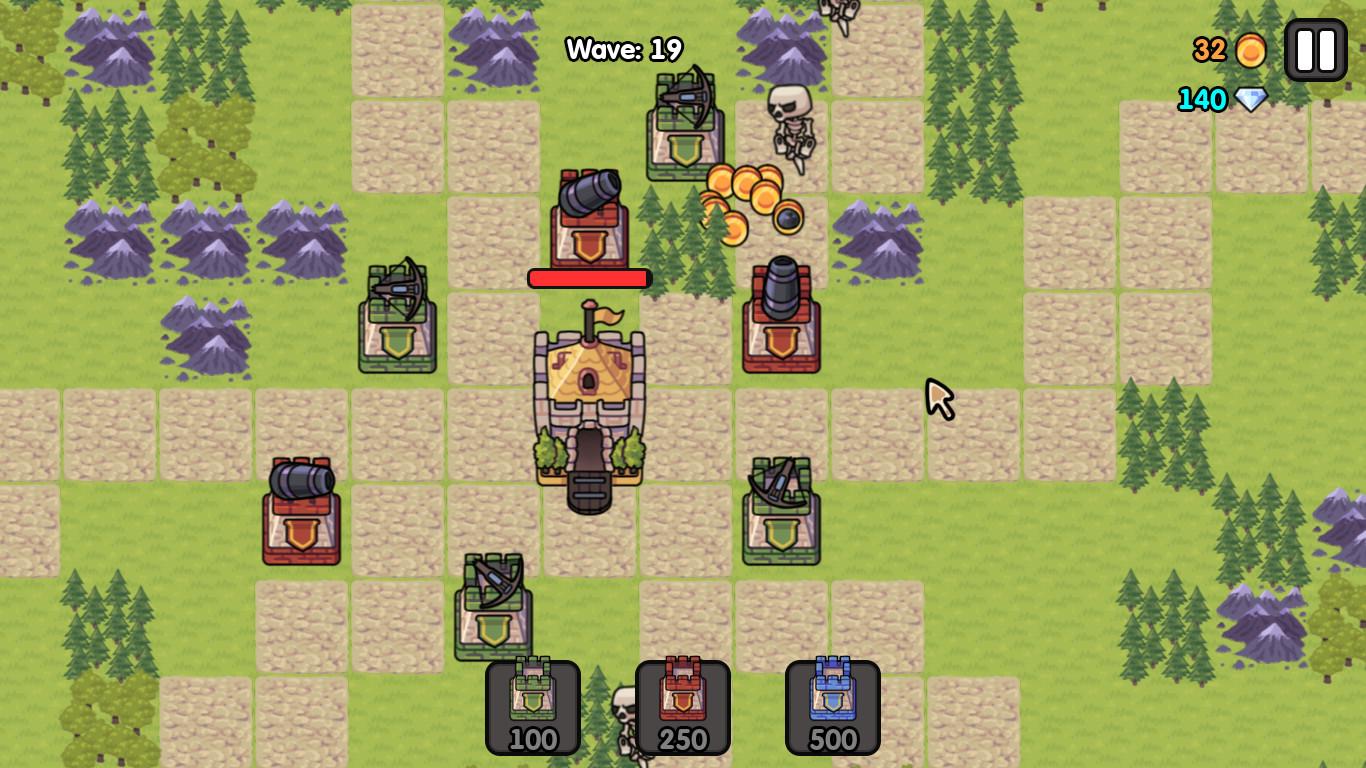The width and height of the screenshot is (1366, 768).
Task: Select the red tower costing 250
Action: (683, 705)
